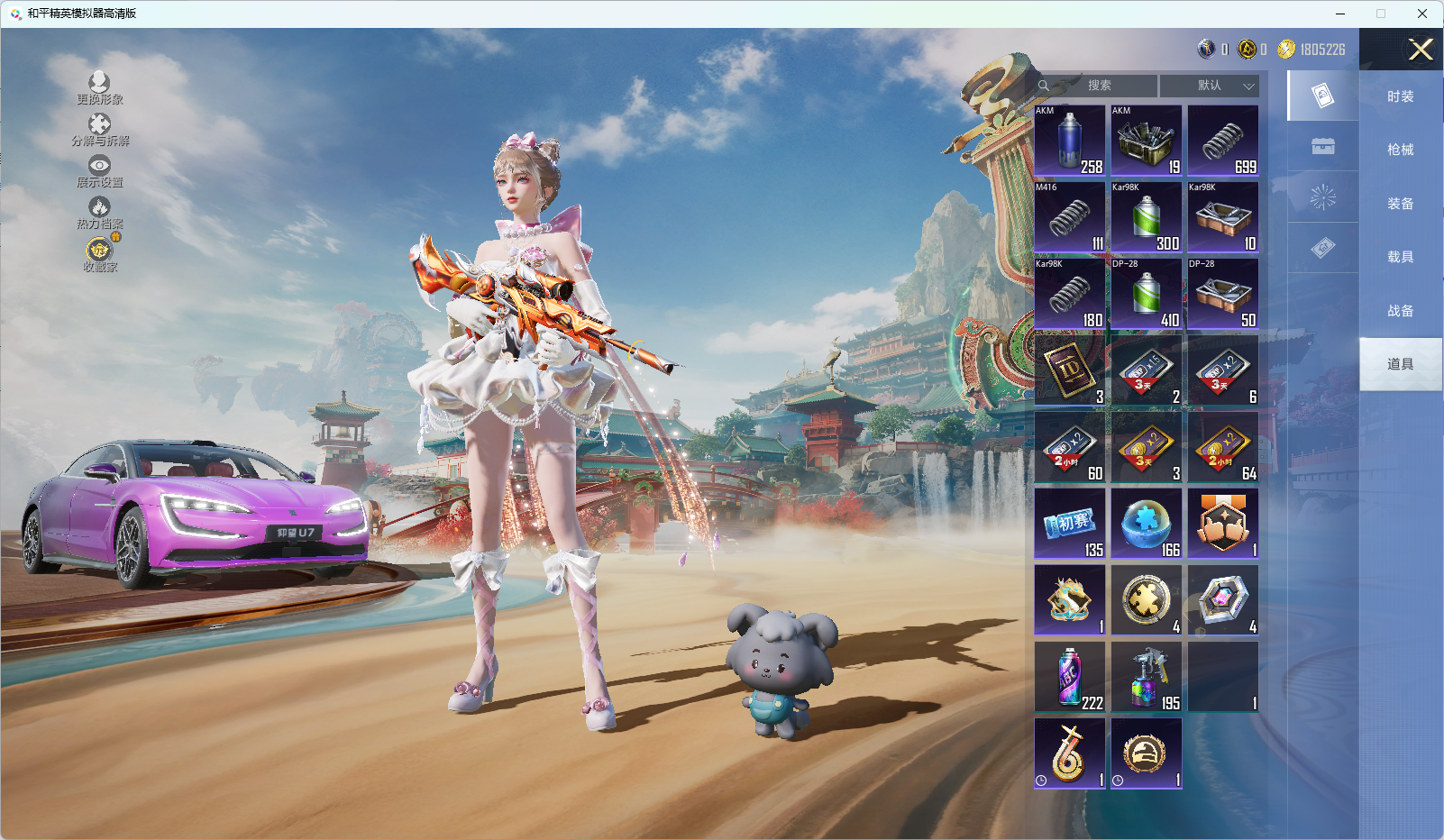The height and width of the screenshot is (840, 1444).
Task: Select the 道具 category tab
Action: 1400,364
